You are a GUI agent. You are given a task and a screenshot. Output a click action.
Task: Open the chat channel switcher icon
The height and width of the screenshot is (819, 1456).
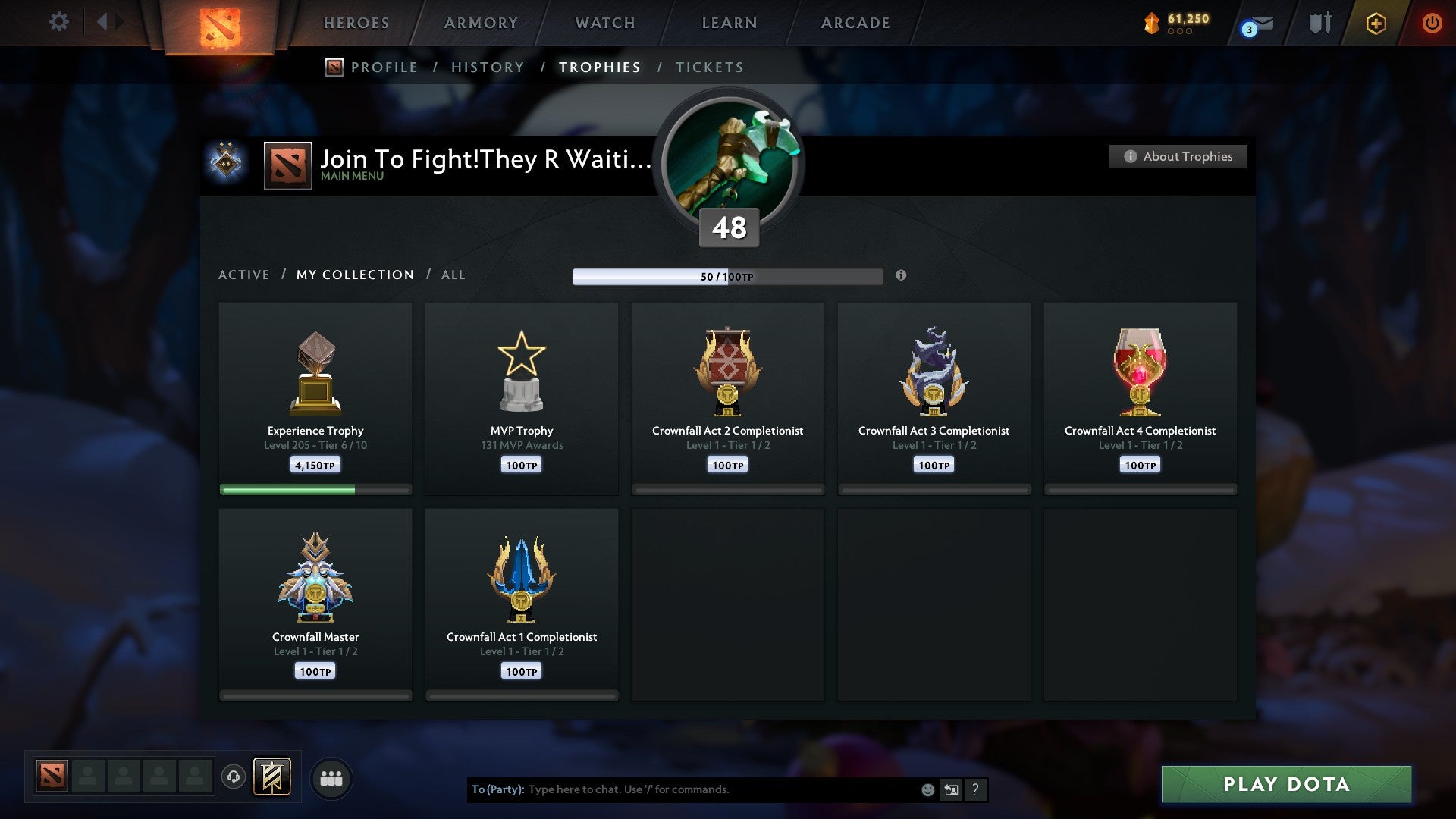pos(951,789)
